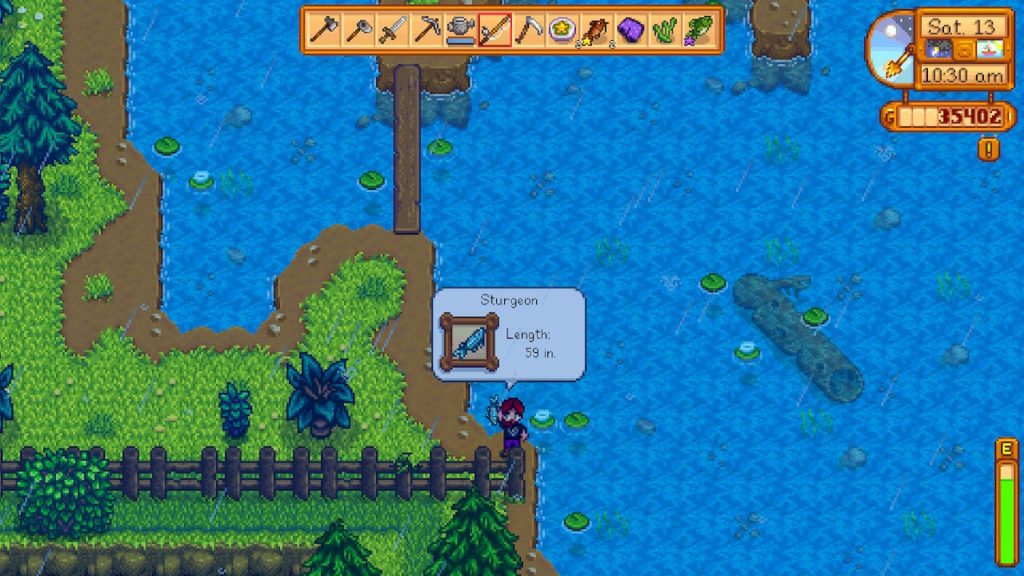Open the journal with the exclamation icon
The image size is (1024, 576).
pos(989,149)
